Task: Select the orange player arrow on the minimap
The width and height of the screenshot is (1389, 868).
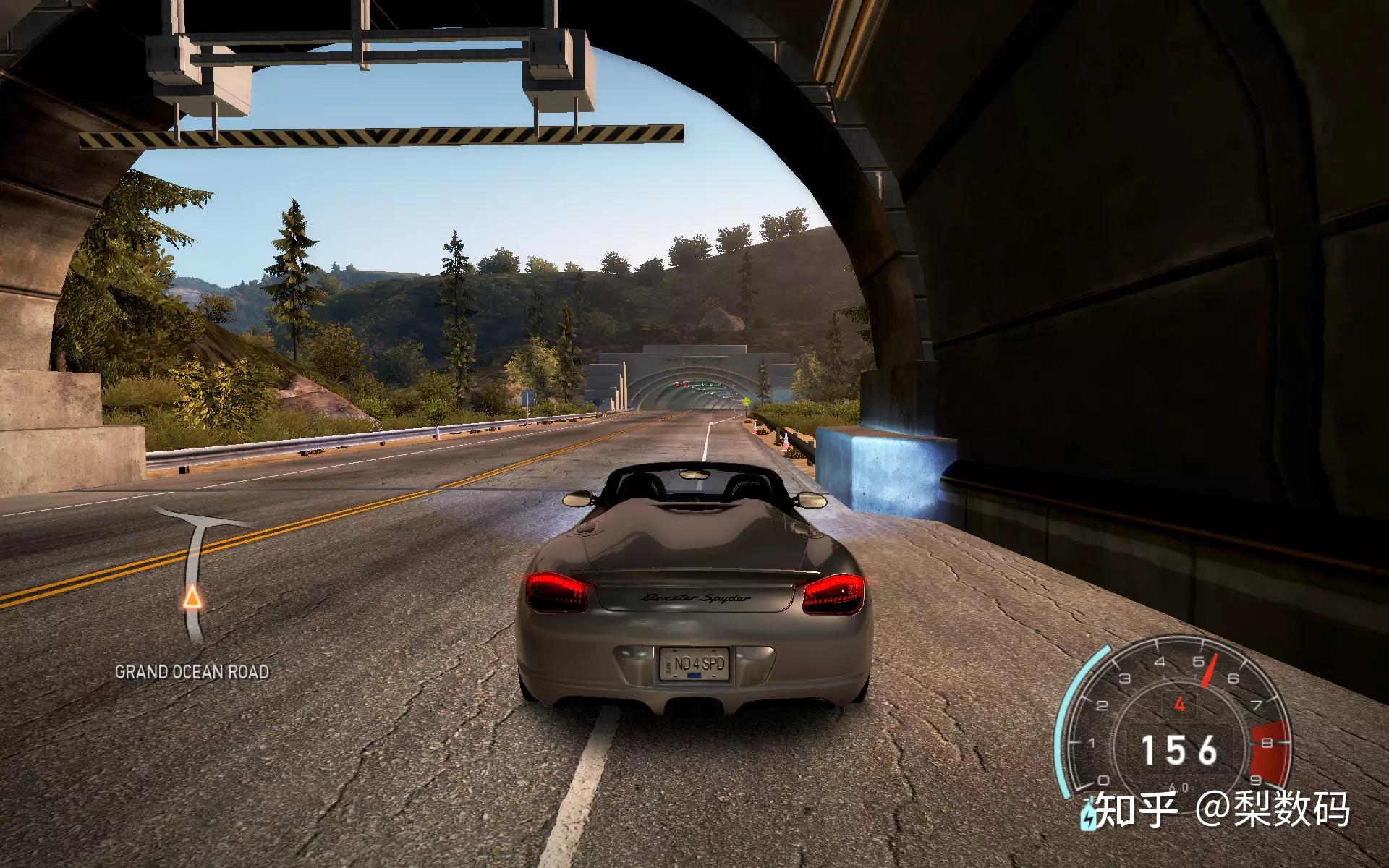Action: [192, 598]
